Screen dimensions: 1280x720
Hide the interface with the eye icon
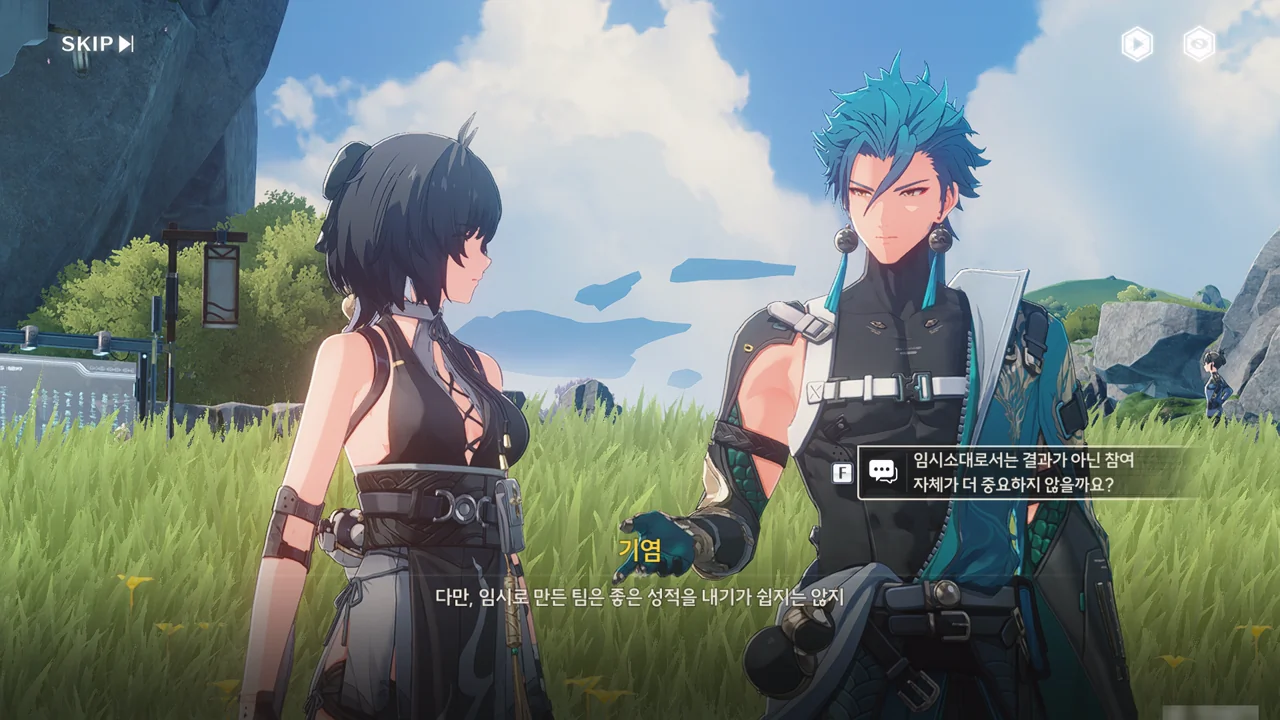[1199, 44]
